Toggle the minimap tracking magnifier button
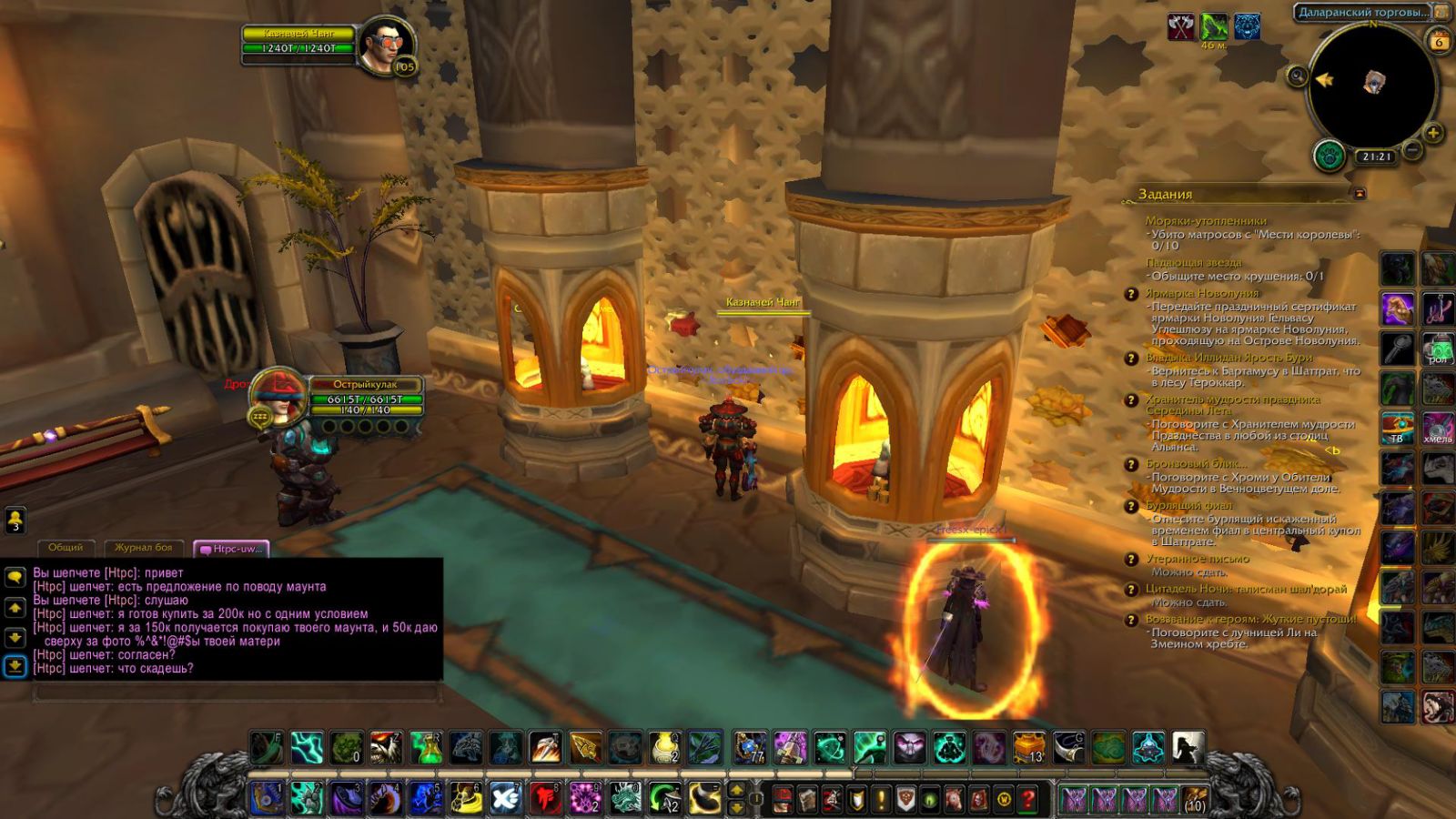 1298,76
